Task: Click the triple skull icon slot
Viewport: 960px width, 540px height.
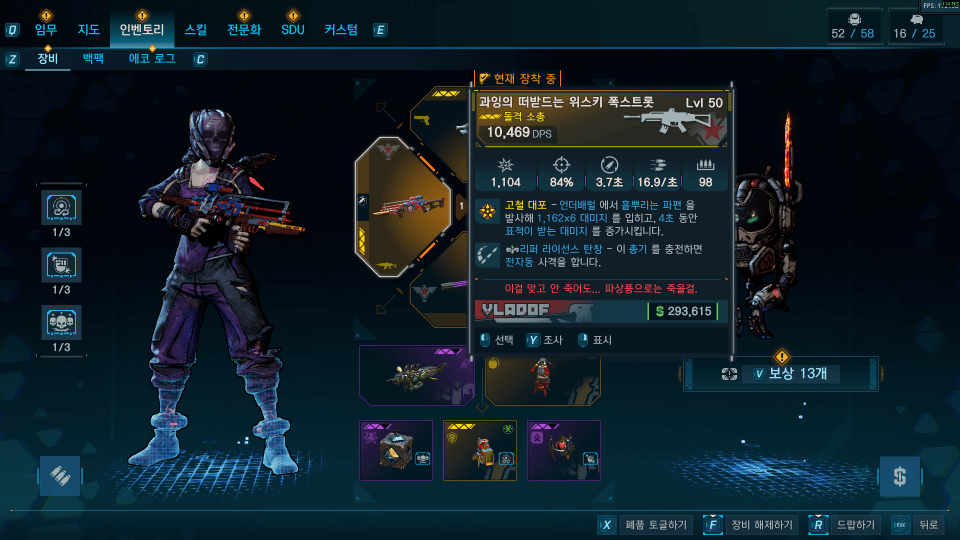Action: pyautogui.click(x=62, y=323)
